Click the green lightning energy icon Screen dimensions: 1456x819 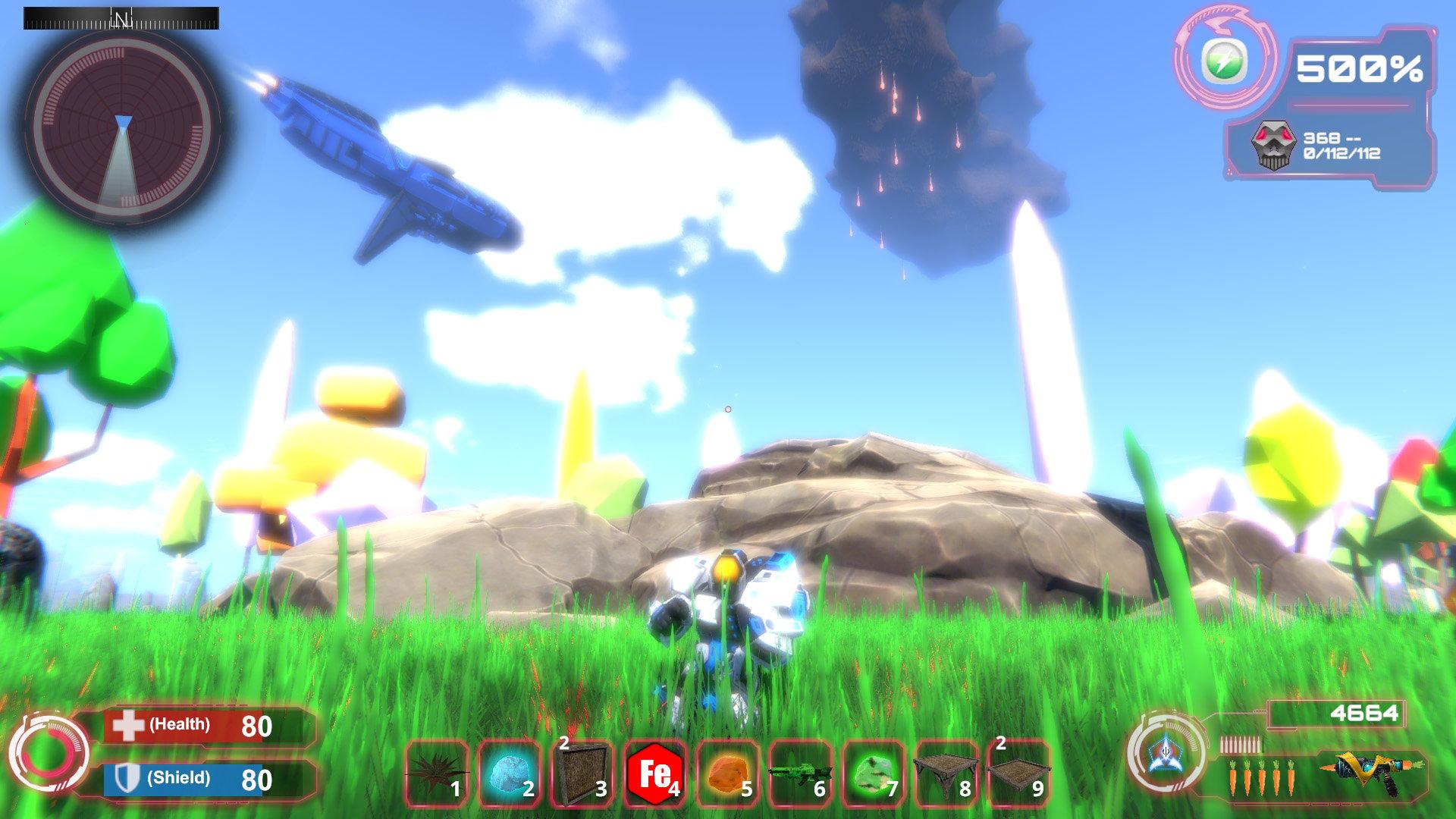(1224, 61)
